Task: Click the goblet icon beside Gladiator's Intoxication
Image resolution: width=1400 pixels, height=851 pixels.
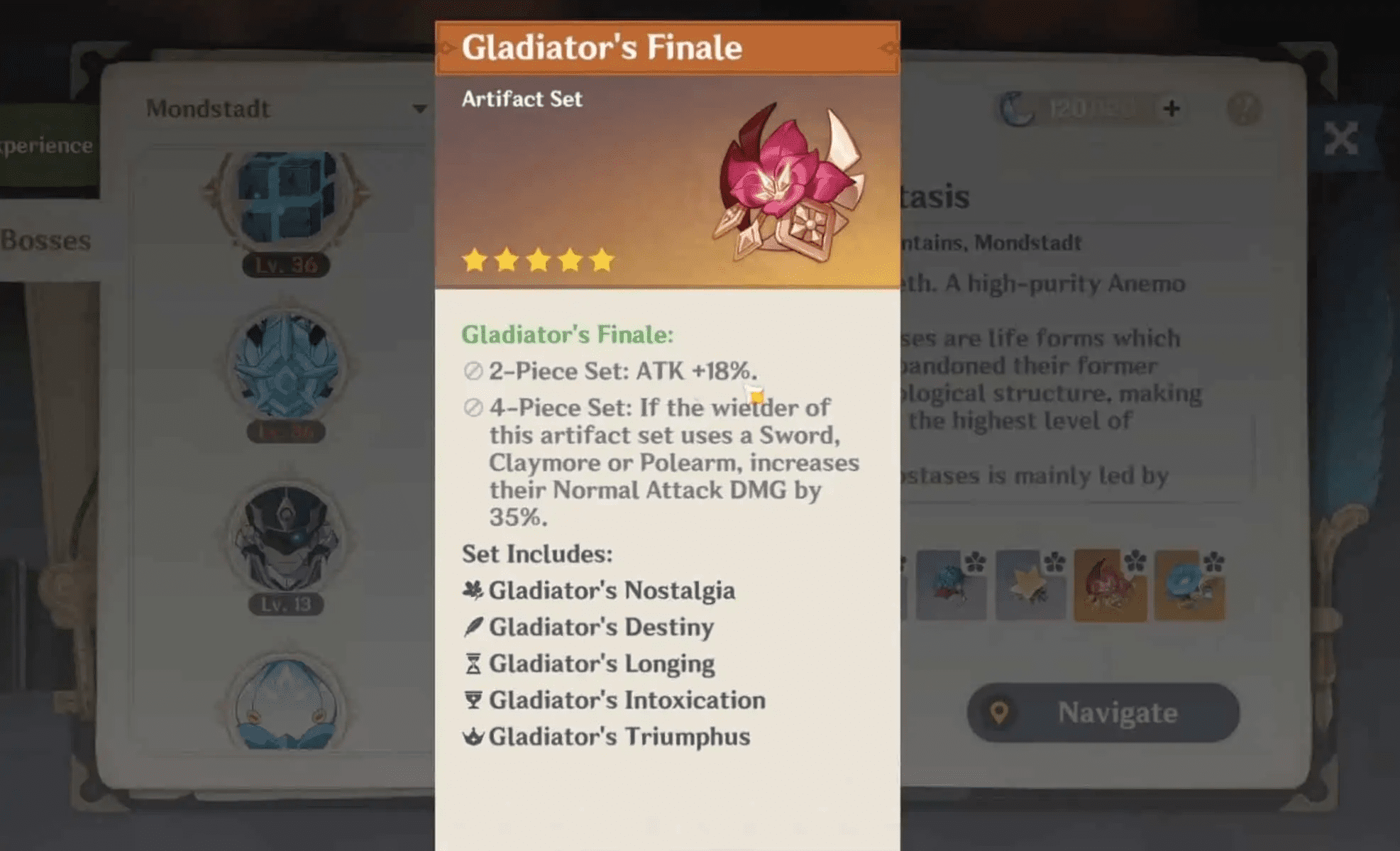Action: click(474, 701)
